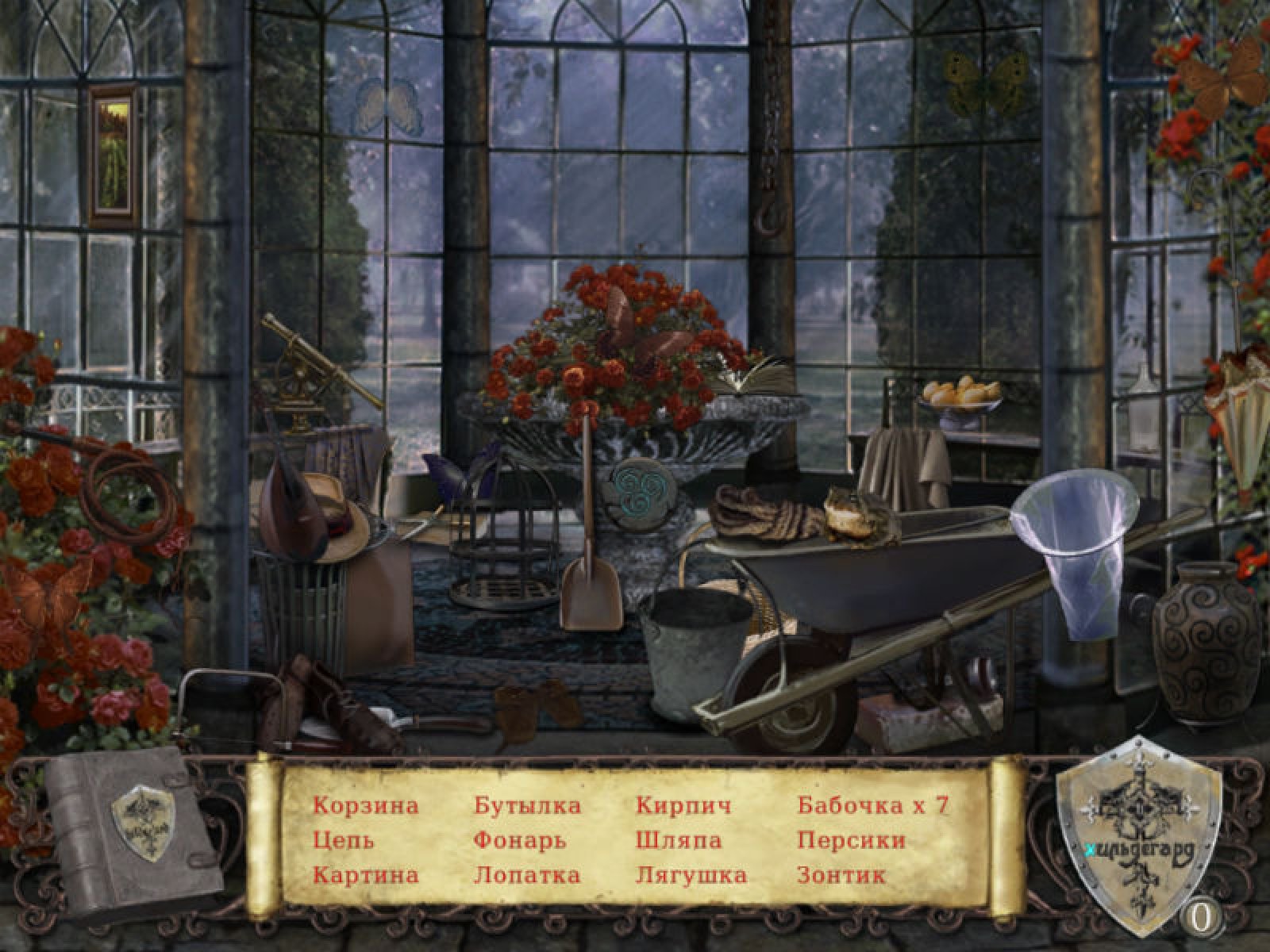Viewport: 1270px width, 952px height.
Task: Select the Бабочка x 7 entry
Action: click(x=872, y=806)
